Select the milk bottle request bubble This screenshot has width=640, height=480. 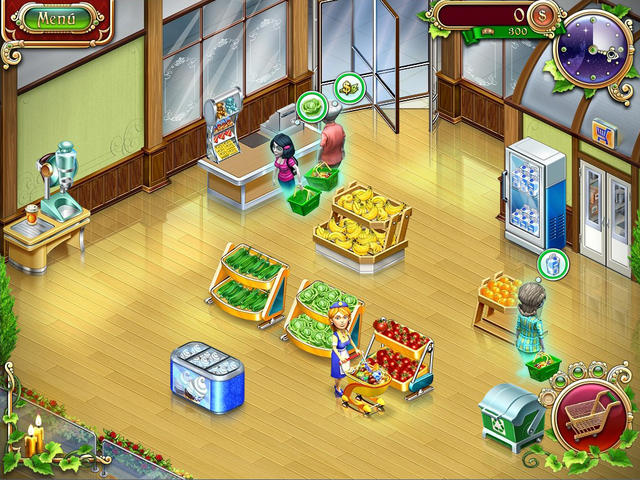point(551,264)
